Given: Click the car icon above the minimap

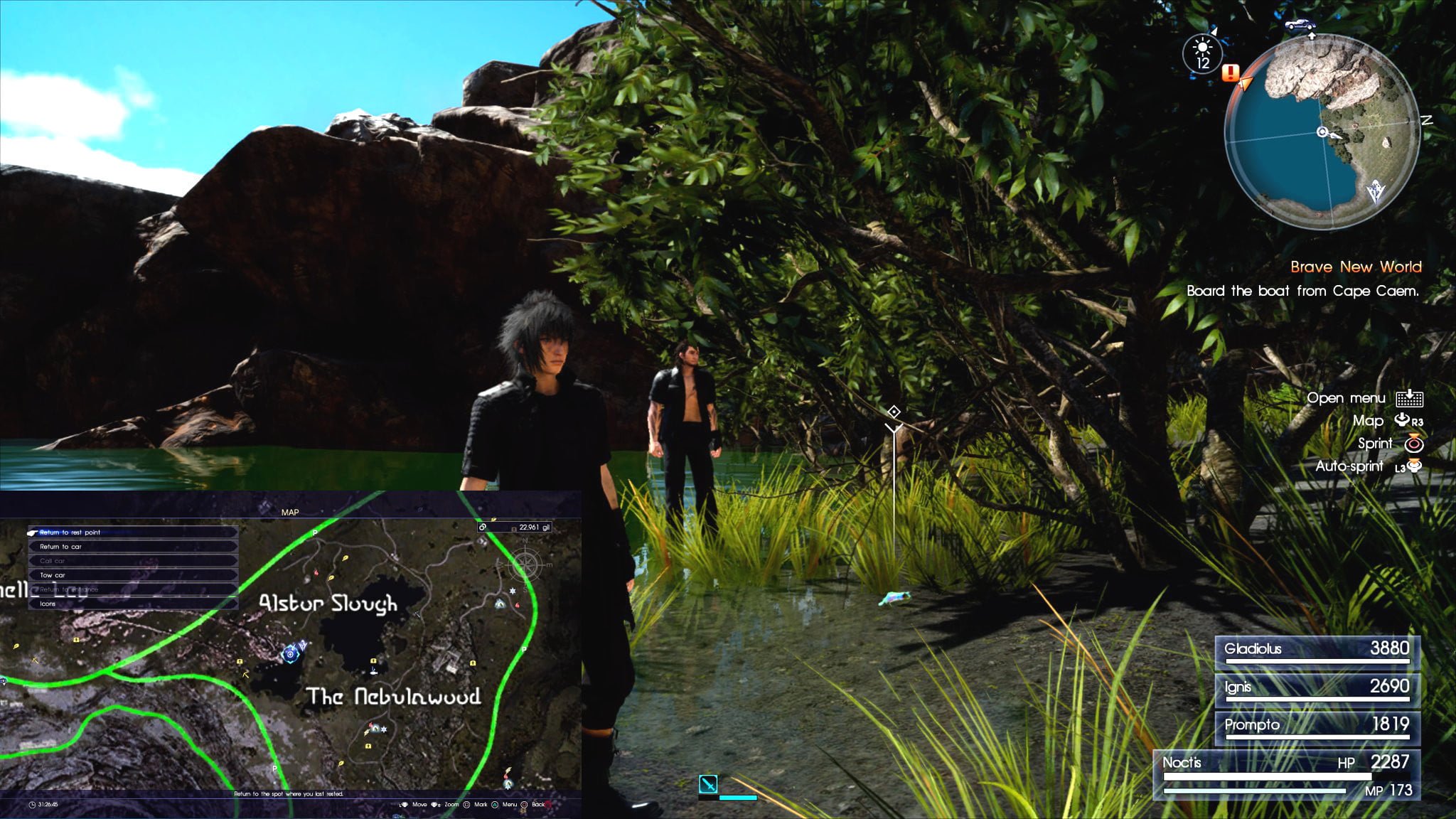Looking at the screenshot, I should pyautogui.click(x=1300, y=25).
